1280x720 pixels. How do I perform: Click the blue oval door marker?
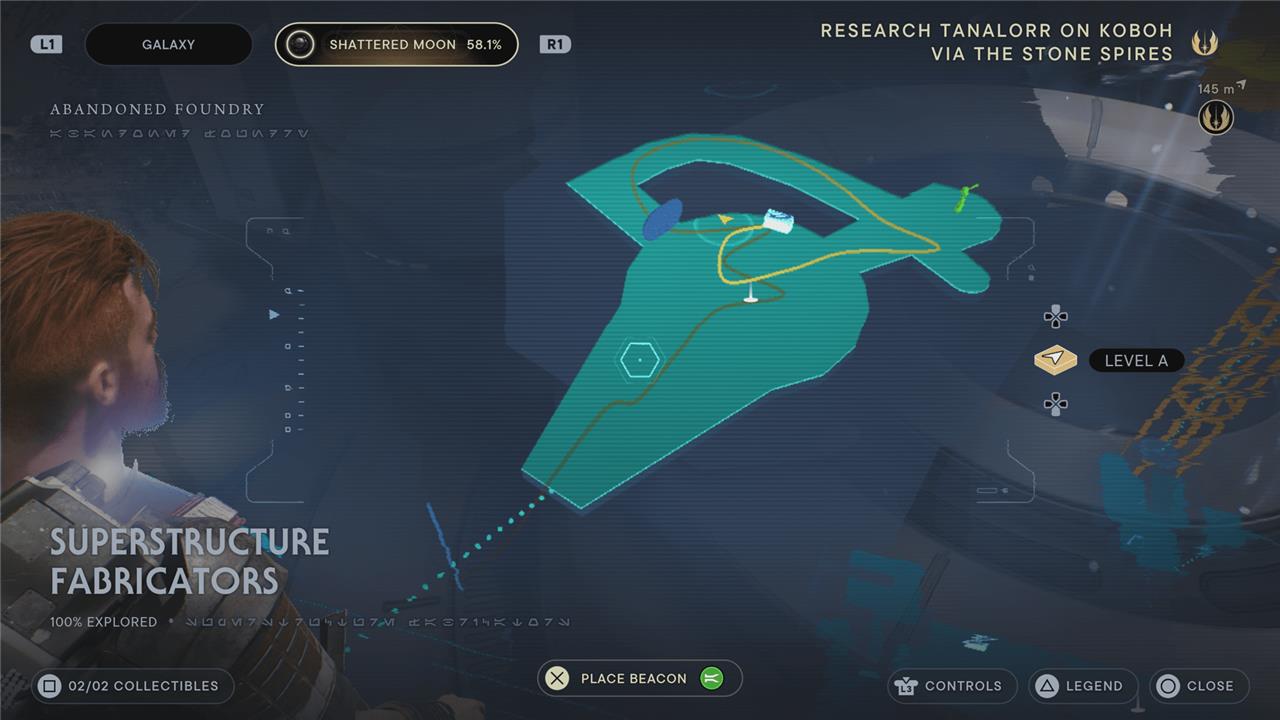[662, 219]
